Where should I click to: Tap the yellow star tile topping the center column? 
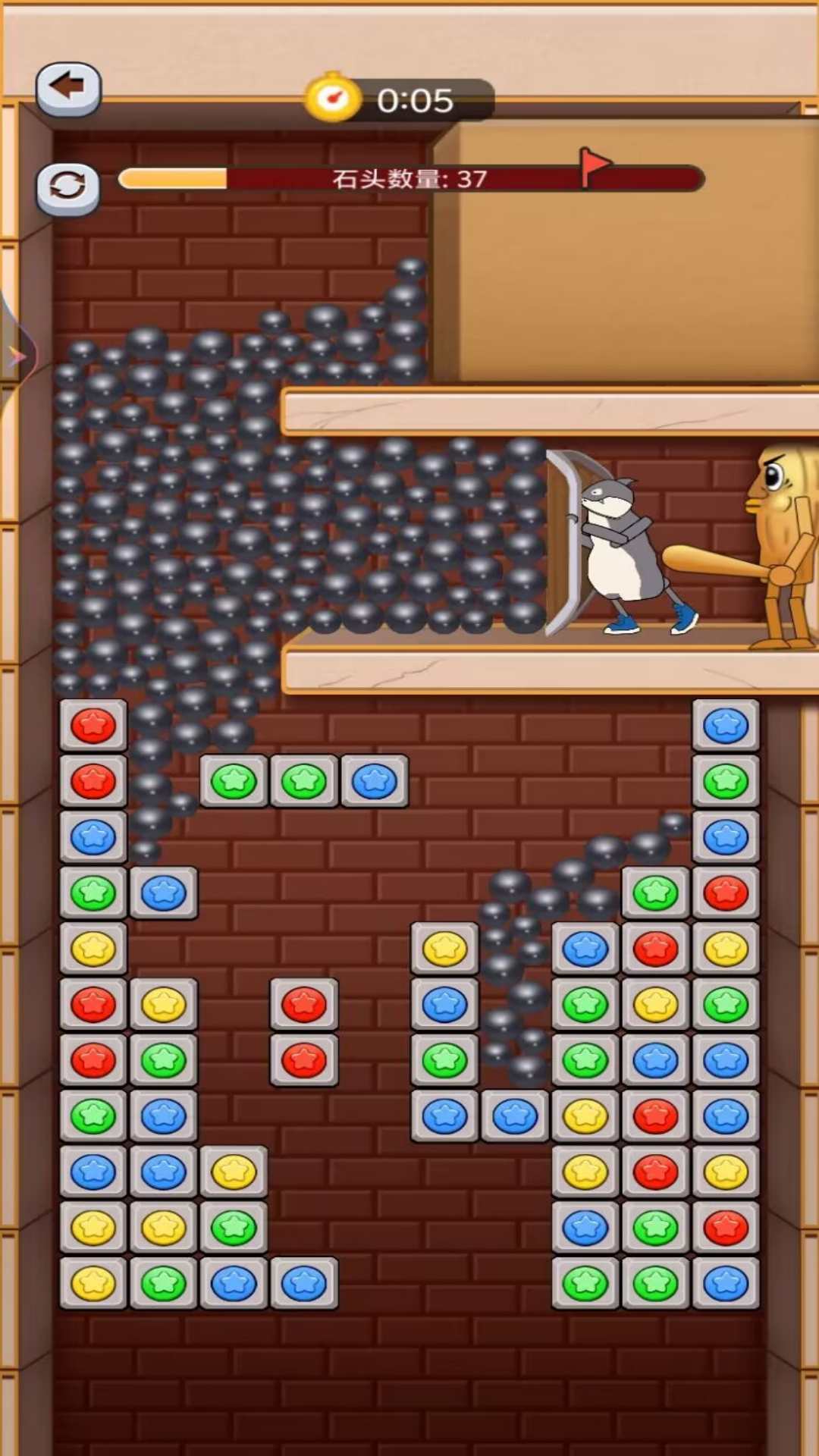[444, 948]
